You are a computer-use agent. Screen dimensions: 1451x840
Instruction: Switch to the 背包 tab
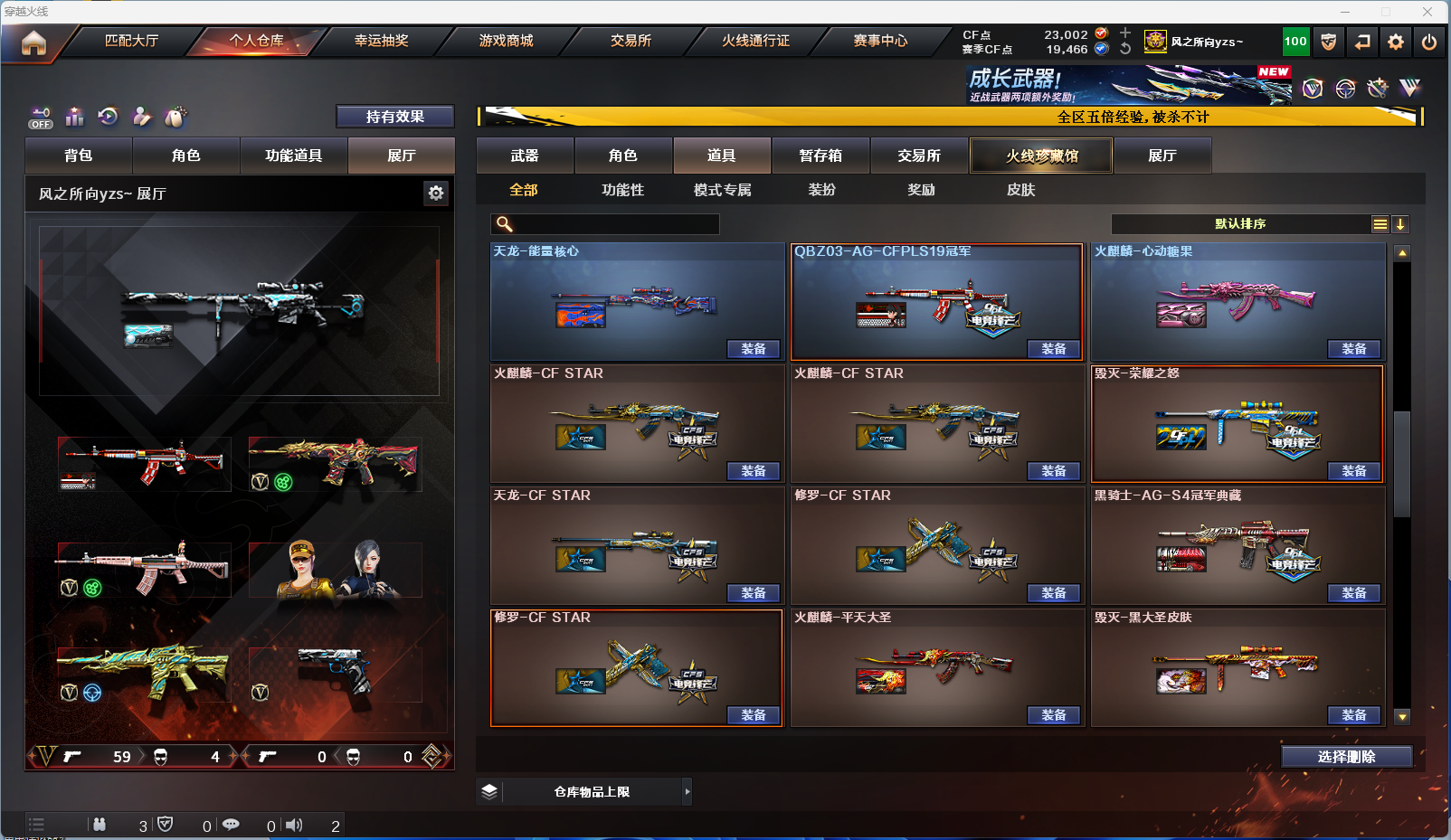(79, 156)
